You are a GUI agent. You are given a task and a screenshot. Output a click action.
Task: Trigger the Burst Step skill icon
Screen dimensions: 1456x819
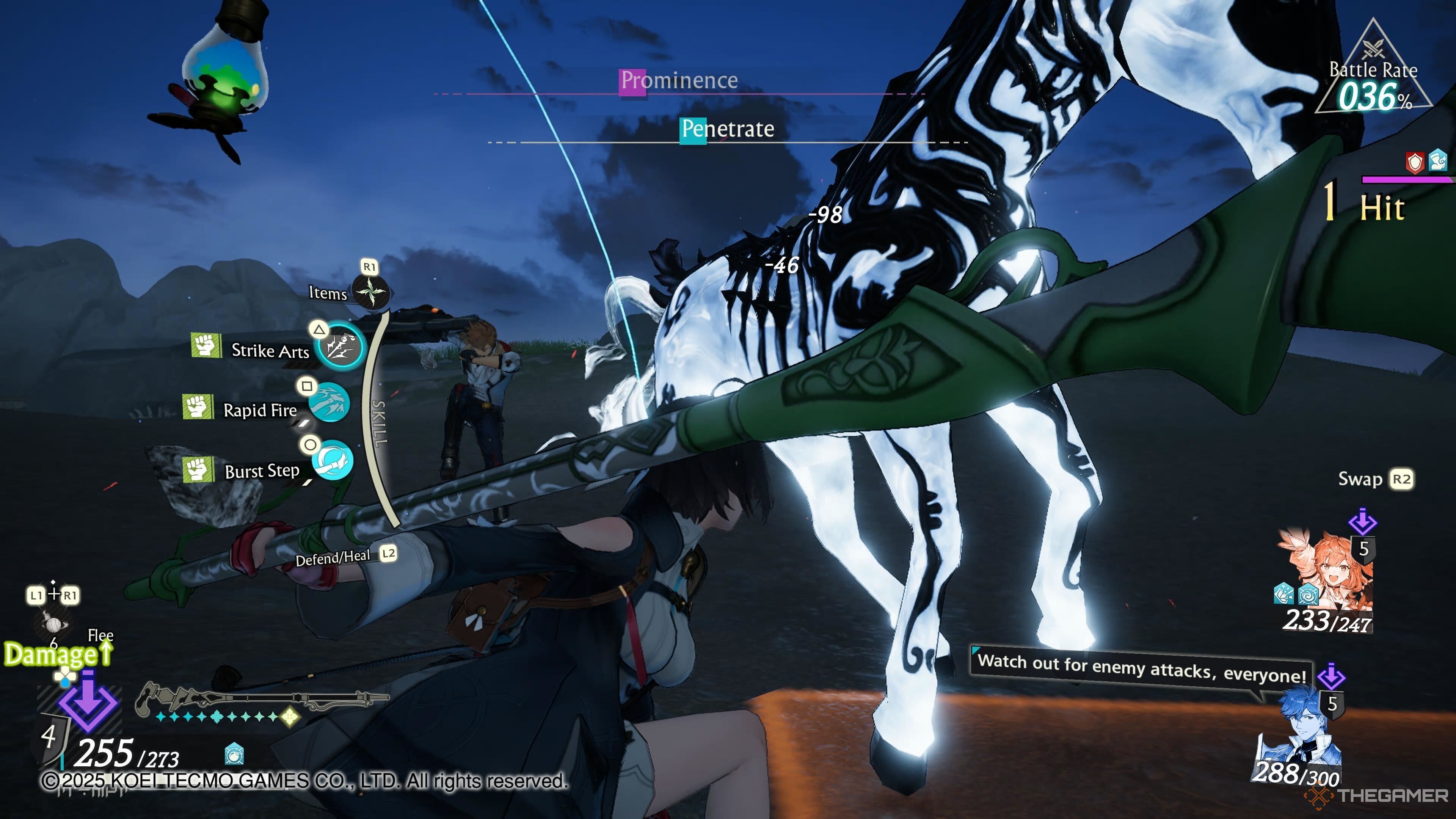333,460
